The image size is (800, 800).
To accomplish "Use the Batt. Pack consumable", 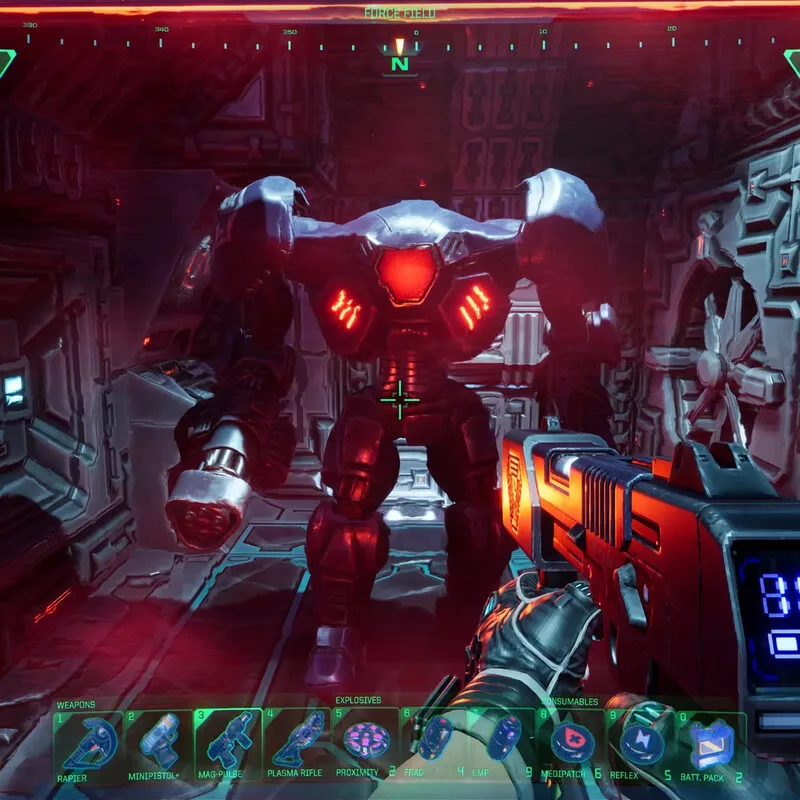I will (711, 745).
